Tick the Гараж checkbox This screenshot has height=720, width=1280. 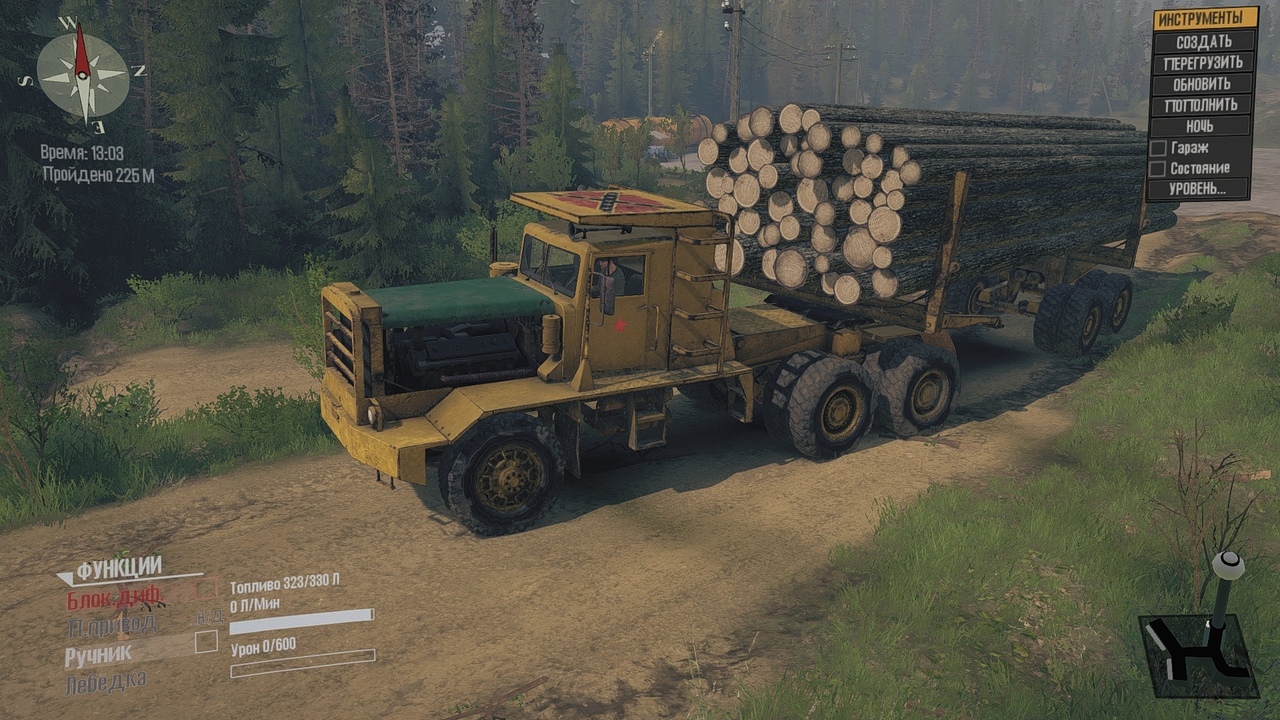click(x=1158, y=147)
